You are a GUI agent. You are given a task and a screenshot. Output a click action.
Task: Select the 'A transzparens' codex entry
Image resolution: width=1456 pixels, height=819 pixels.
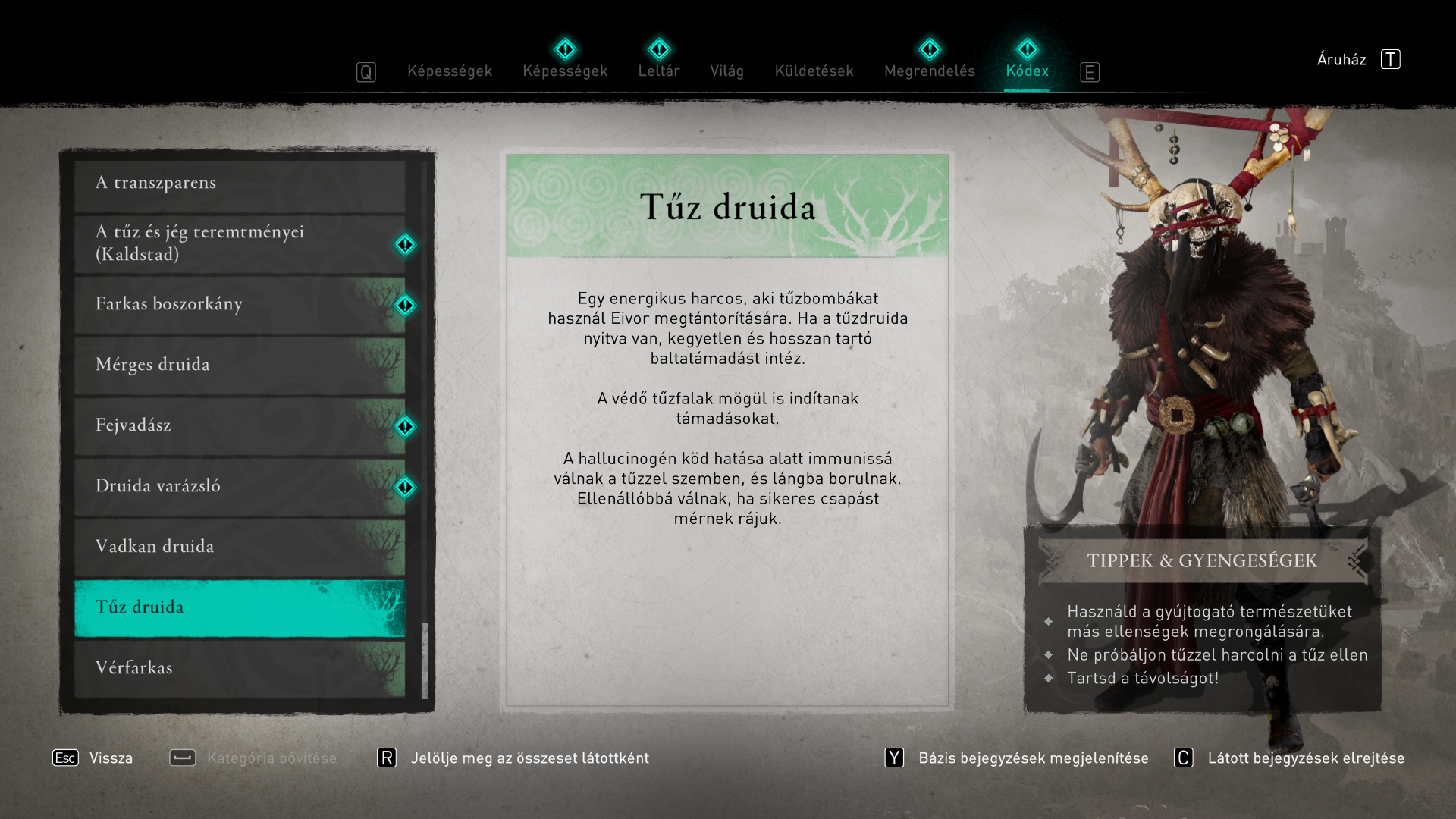click(240, 184)
